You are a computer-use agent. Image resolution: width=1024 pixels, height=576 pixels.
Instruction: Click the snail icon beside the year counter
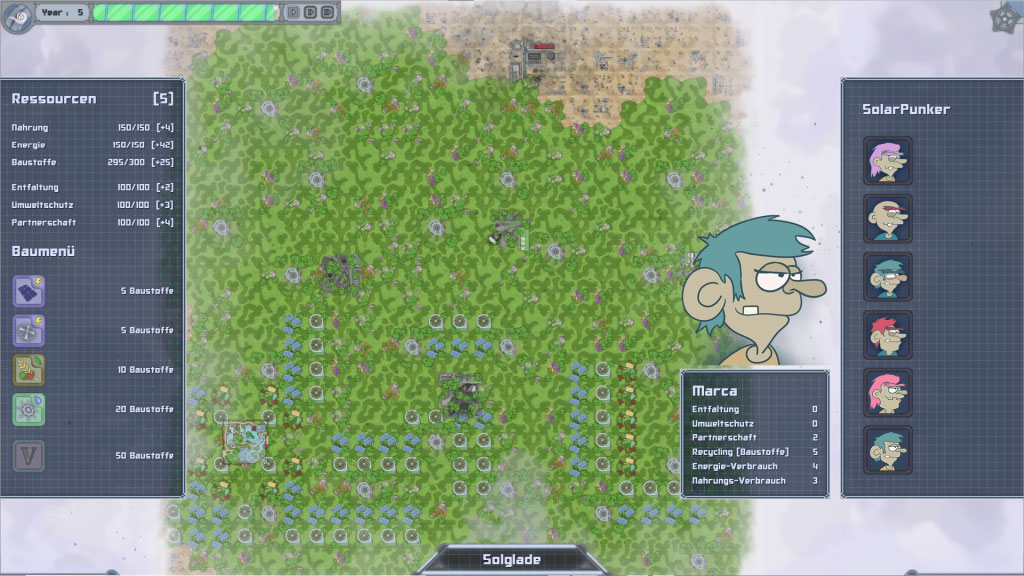[17, 16]
